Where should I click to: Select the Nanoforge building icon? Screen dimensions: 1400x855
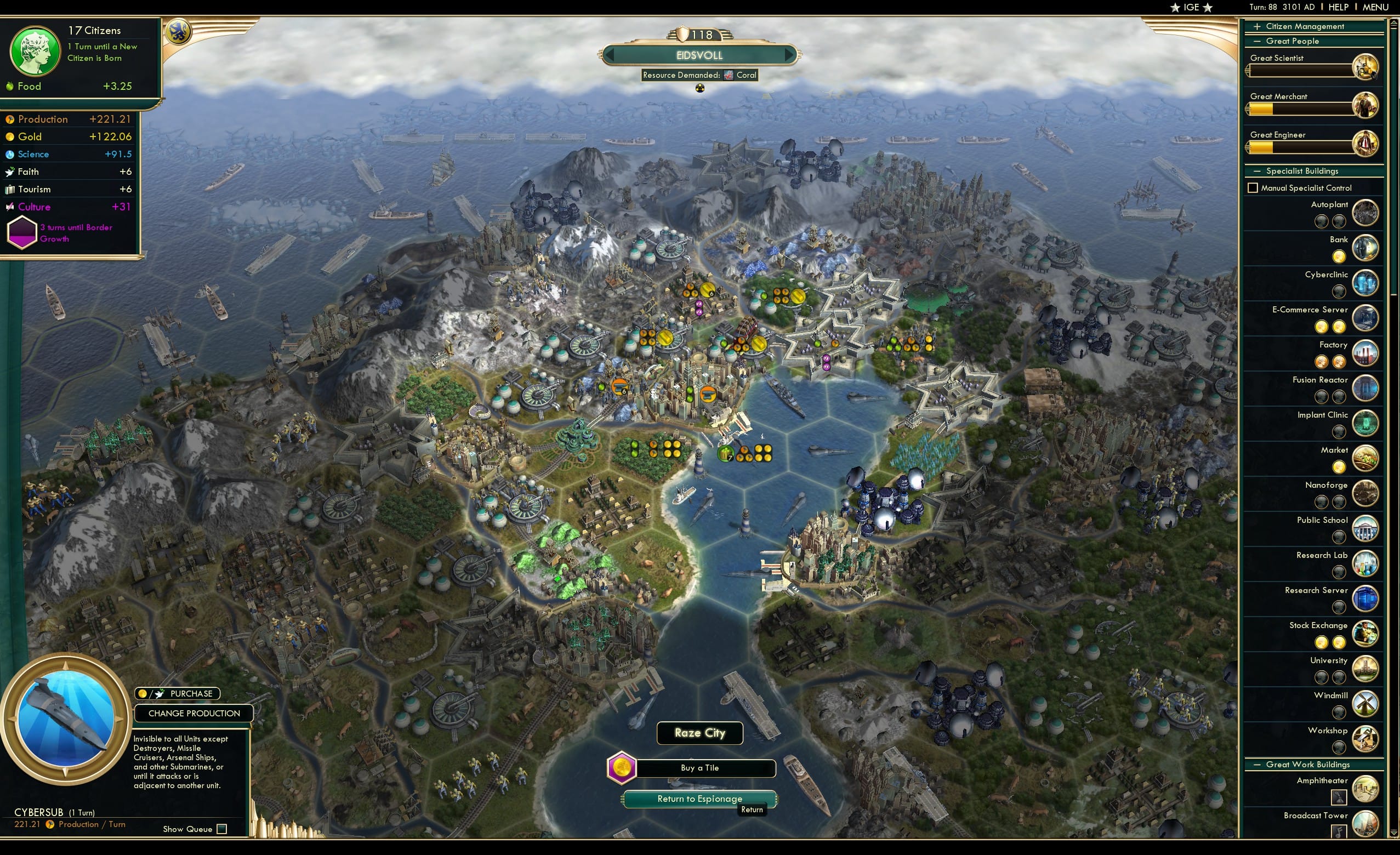[x=1366, y=493]
